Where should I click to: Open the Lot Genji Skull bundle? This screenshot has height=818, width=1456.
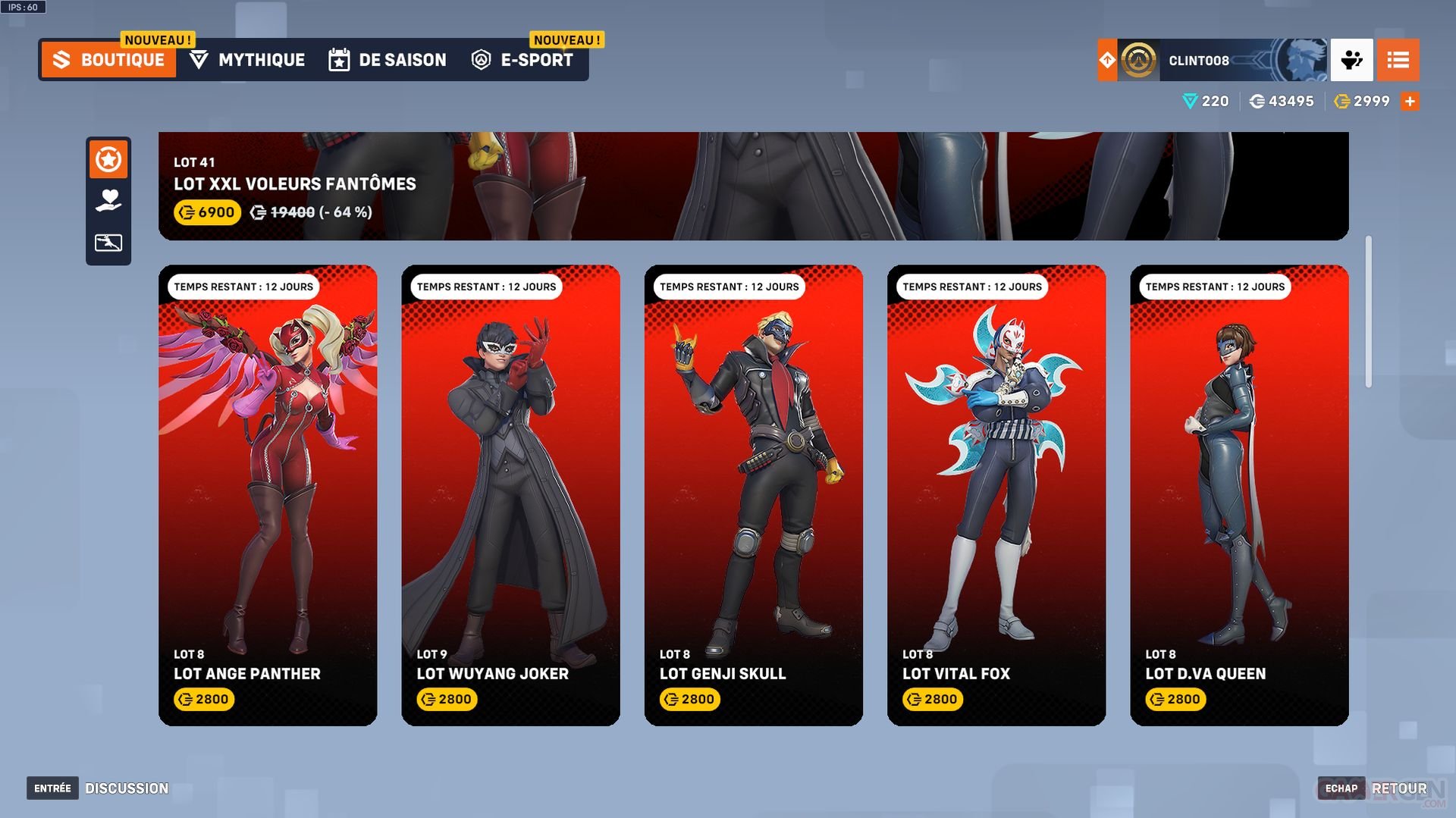[753, 494]
